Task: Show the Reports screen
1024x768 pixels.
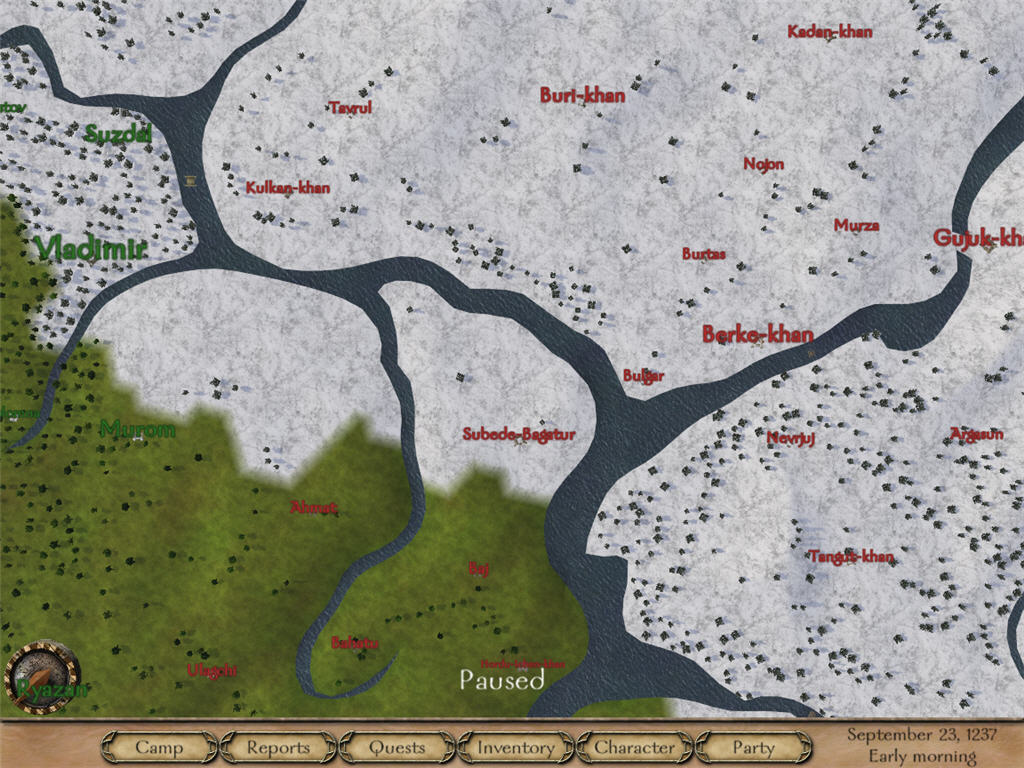Action: point(278,747)
